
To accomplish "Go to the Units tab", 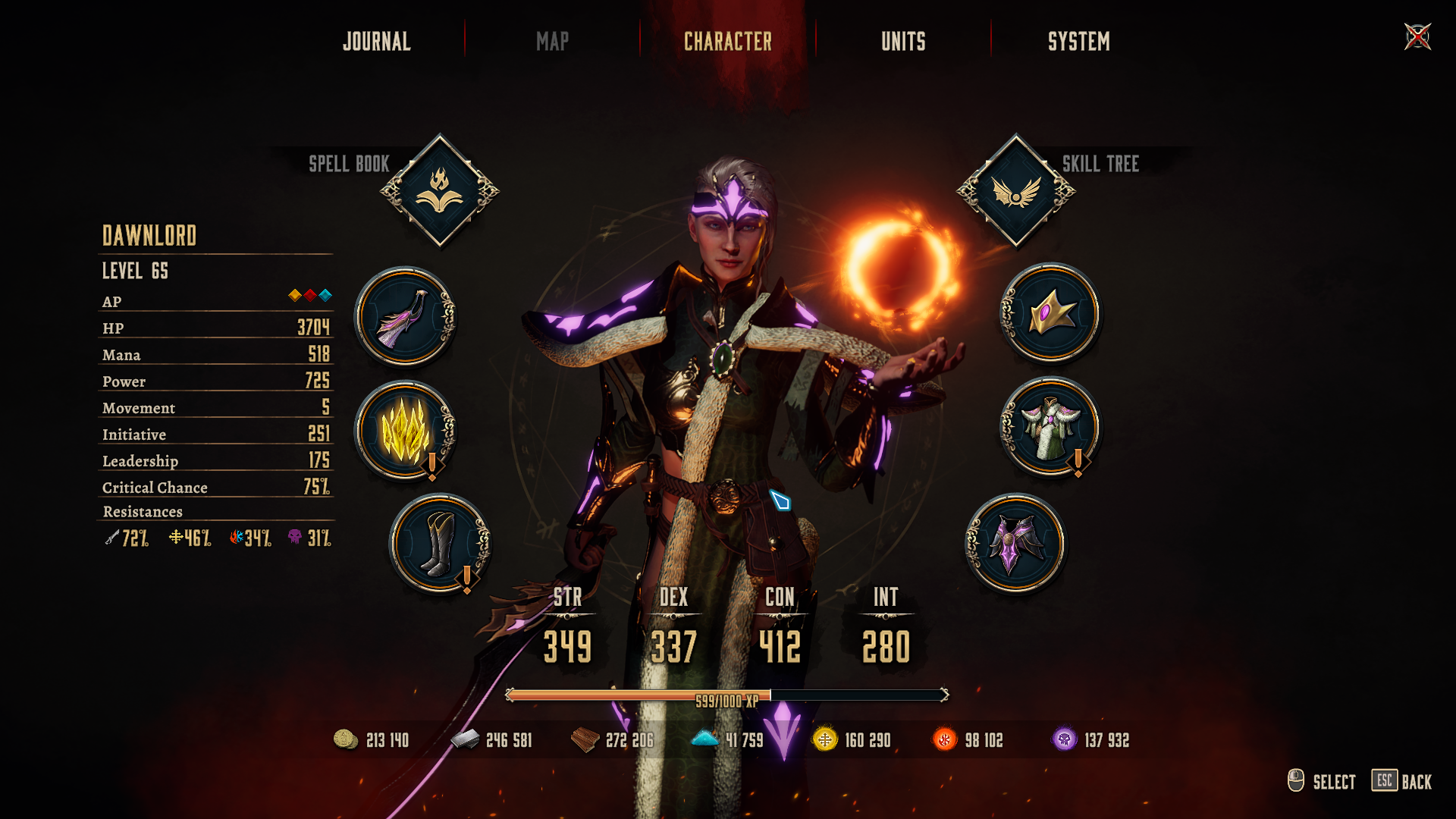I will point(903,42).
